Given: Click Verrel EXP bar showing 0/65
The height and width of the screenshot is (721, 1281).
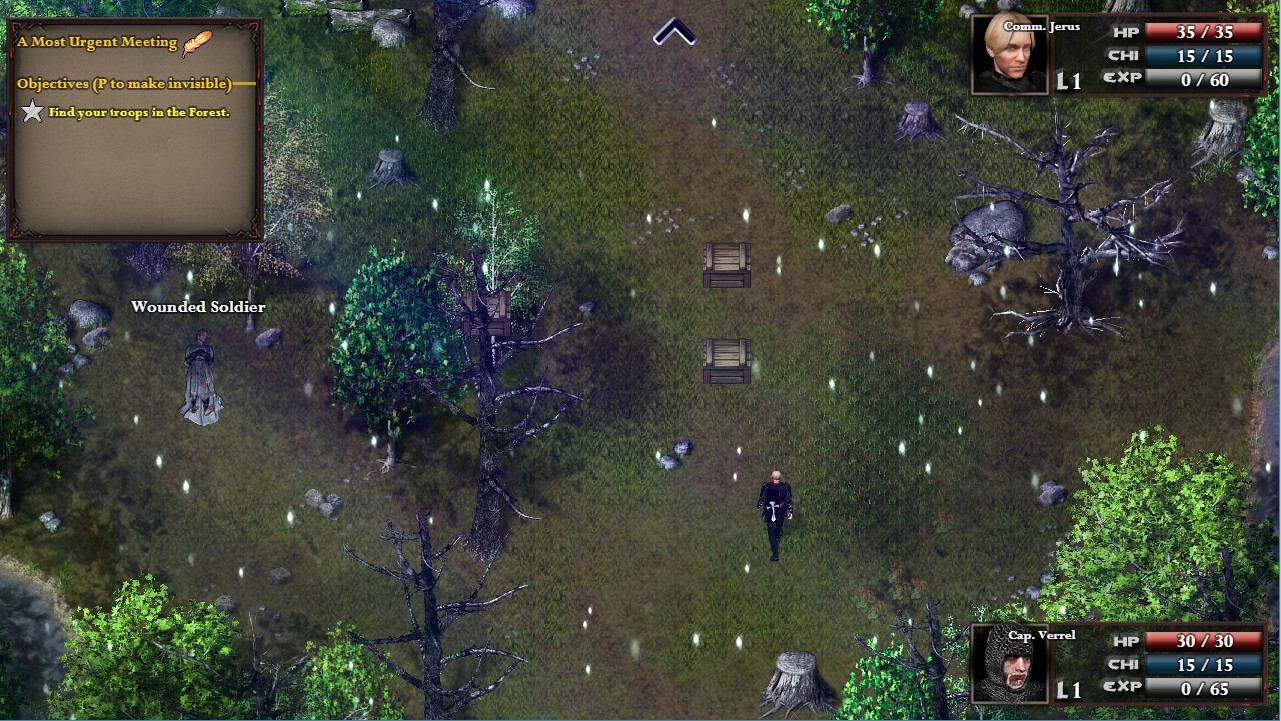Looking at the screenshot, I should point(1204,689).
